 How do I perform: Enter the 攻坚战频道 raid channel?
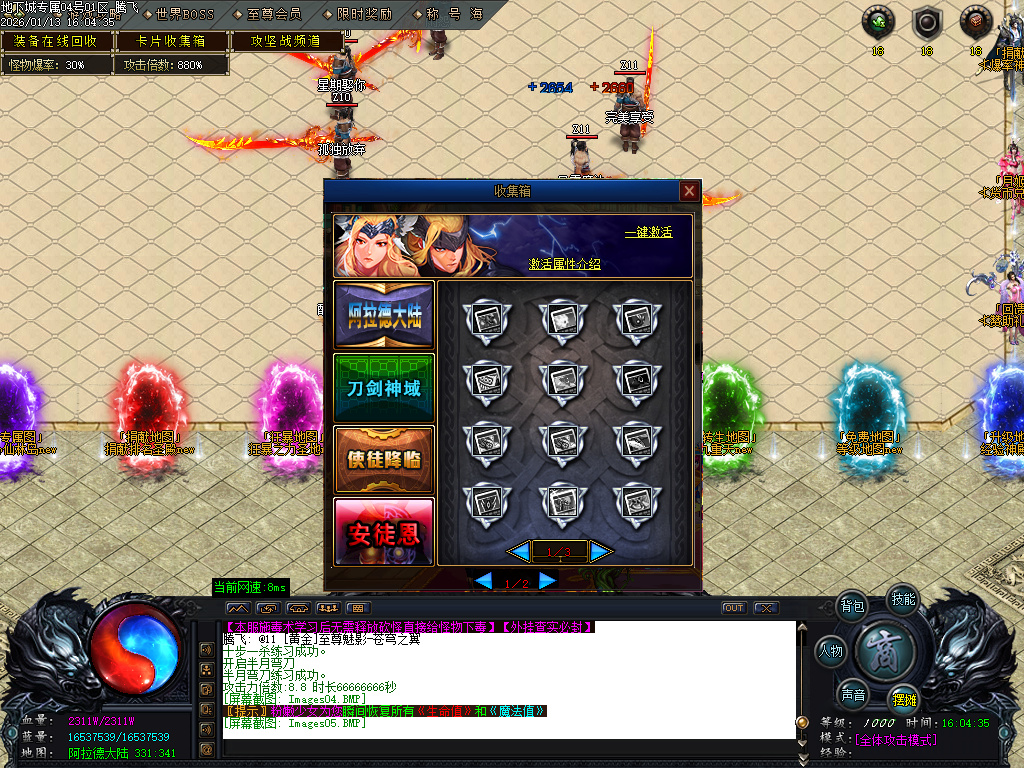[286, 41]
